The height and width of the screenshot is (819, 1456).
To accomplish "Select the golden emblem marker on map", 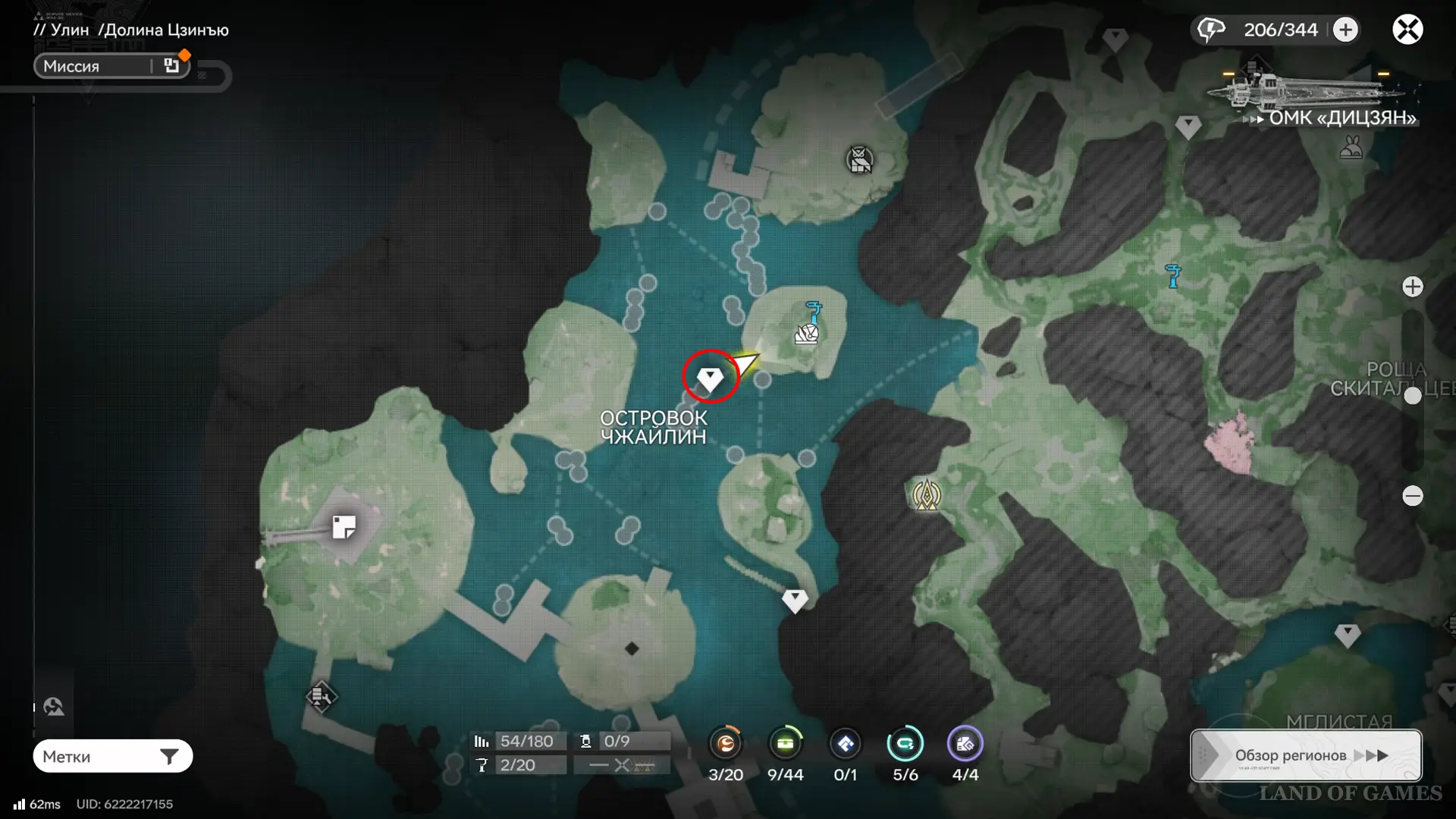I will 926,496.
